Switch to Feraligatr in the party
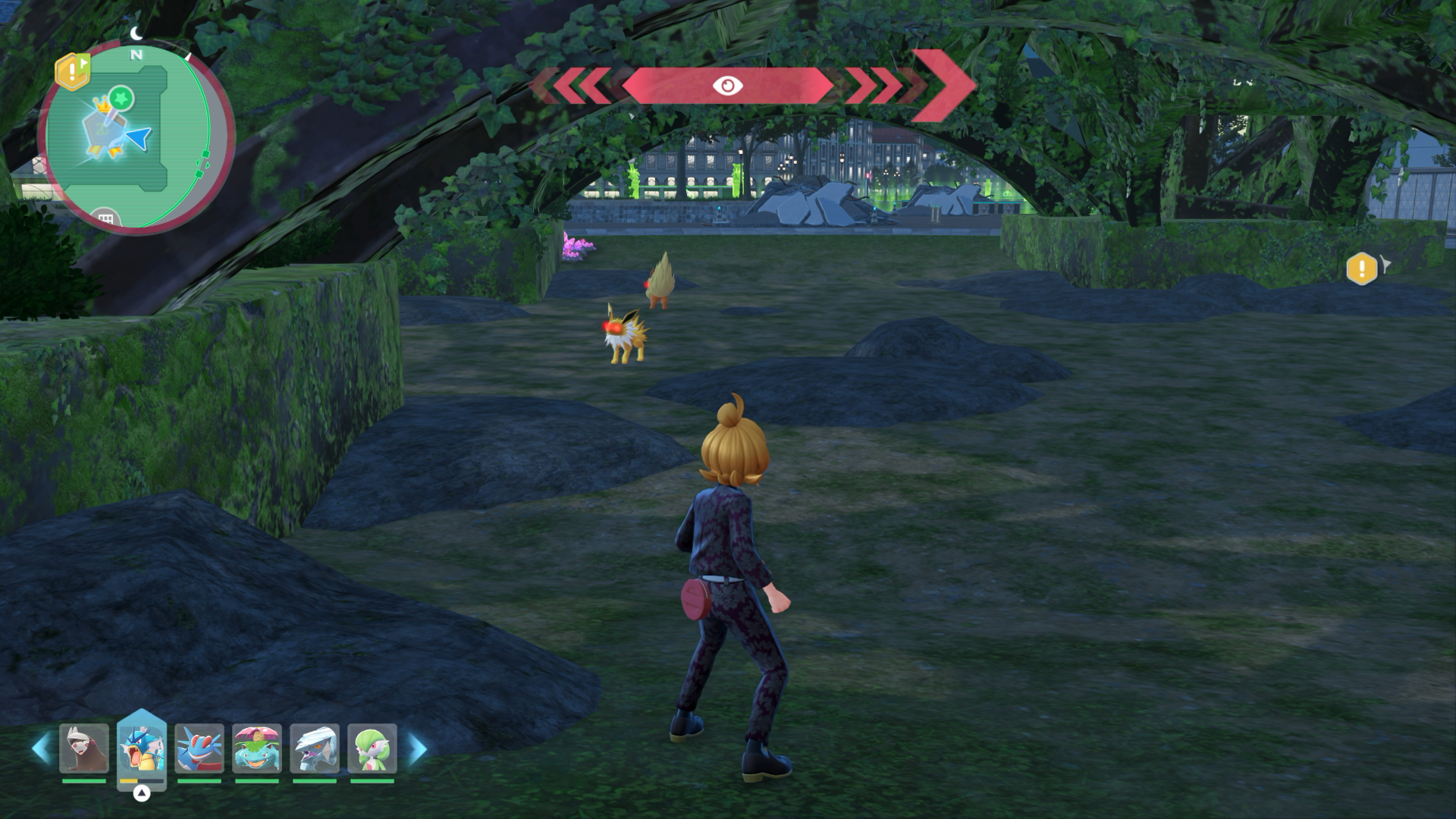 point(199,748)
